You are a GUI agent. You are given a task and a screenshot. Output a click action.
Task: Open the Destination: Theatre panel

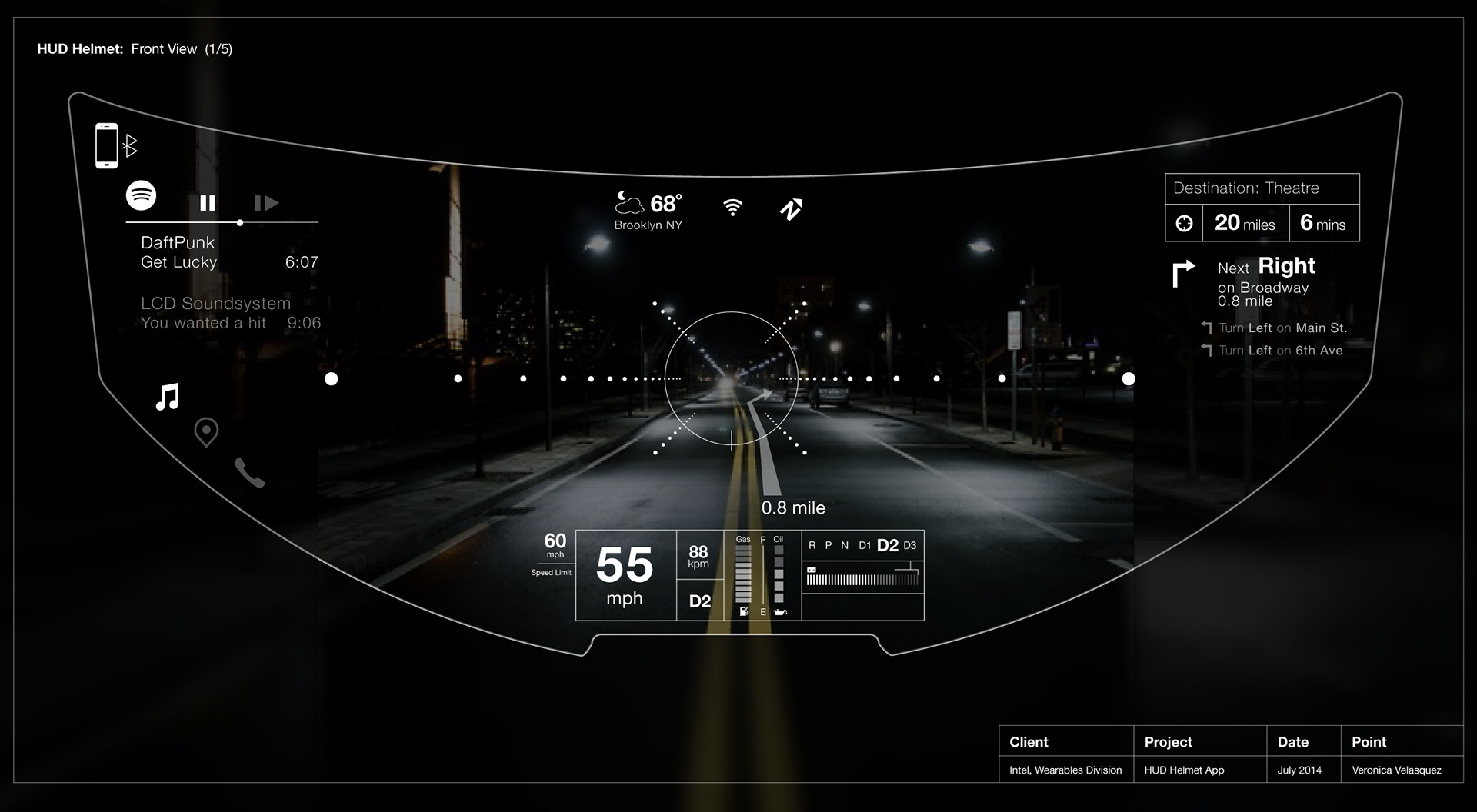pyautogui.click(x=1262, y=188)
